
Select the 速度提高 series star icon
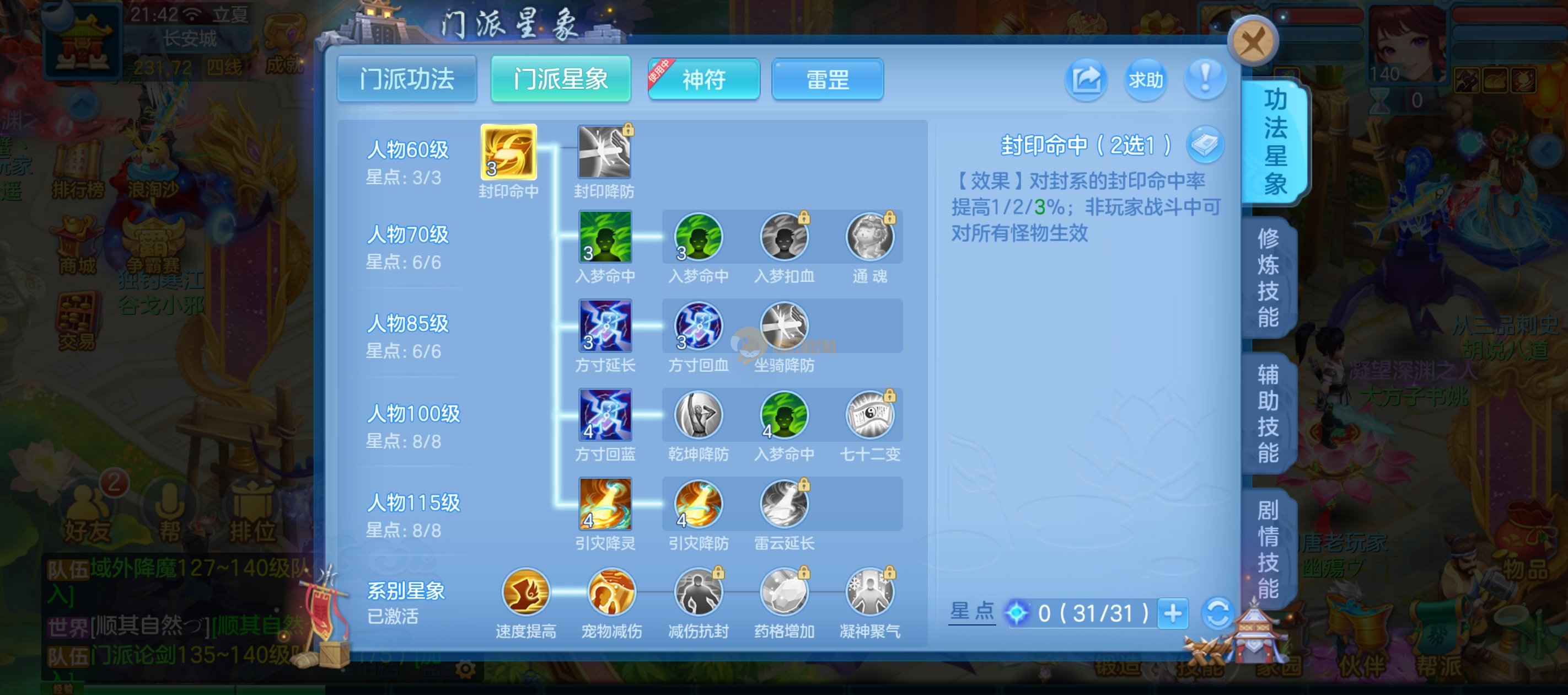(525, 591)
